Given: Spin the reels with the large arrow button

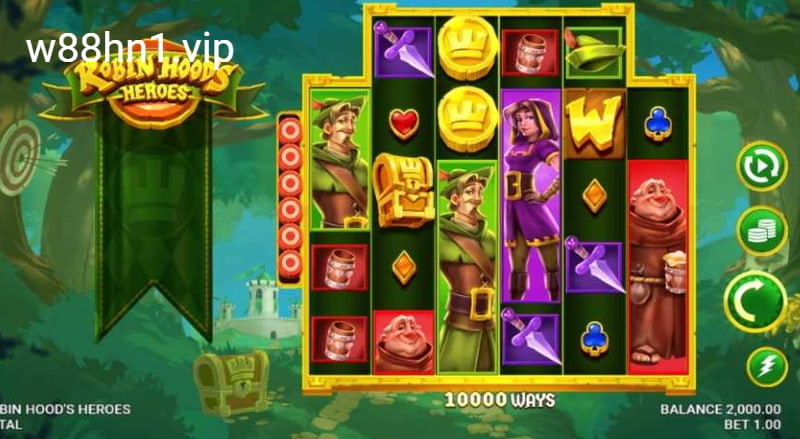Looking at the screenshot, I should [755, 301].
